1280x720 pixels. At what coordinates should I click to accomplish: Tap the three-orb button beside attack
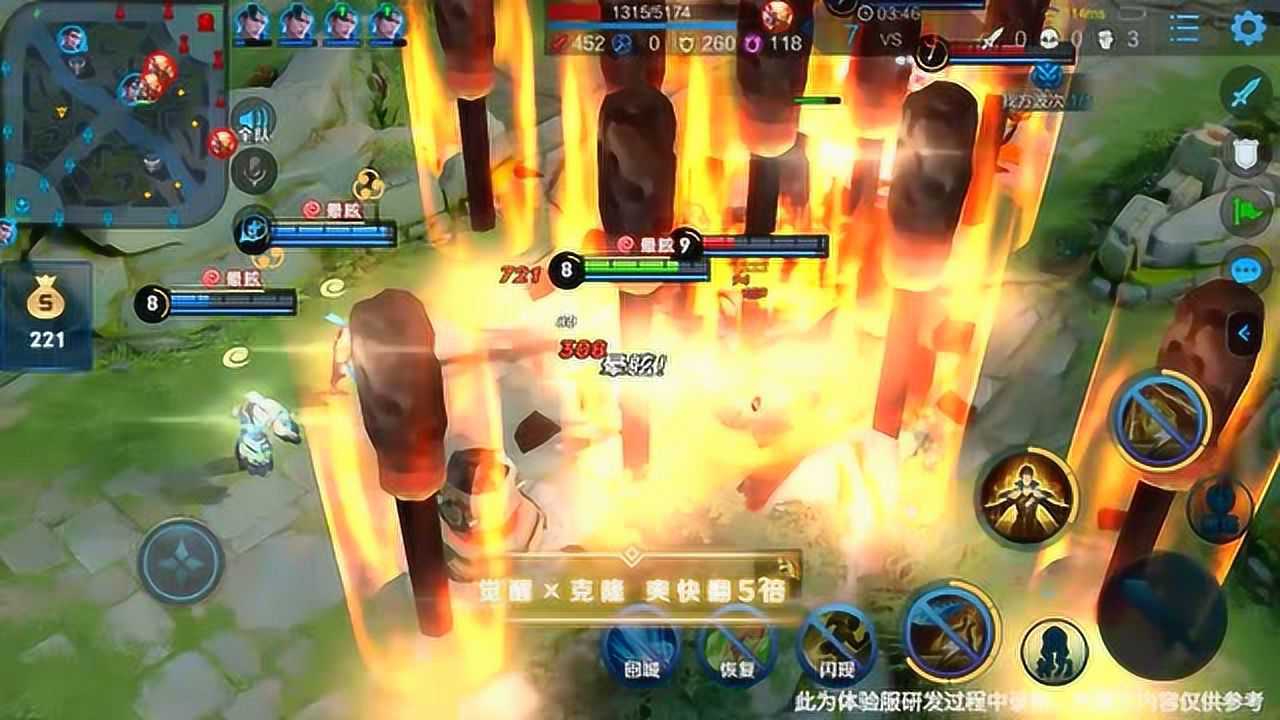click(x=1219, y=509)
